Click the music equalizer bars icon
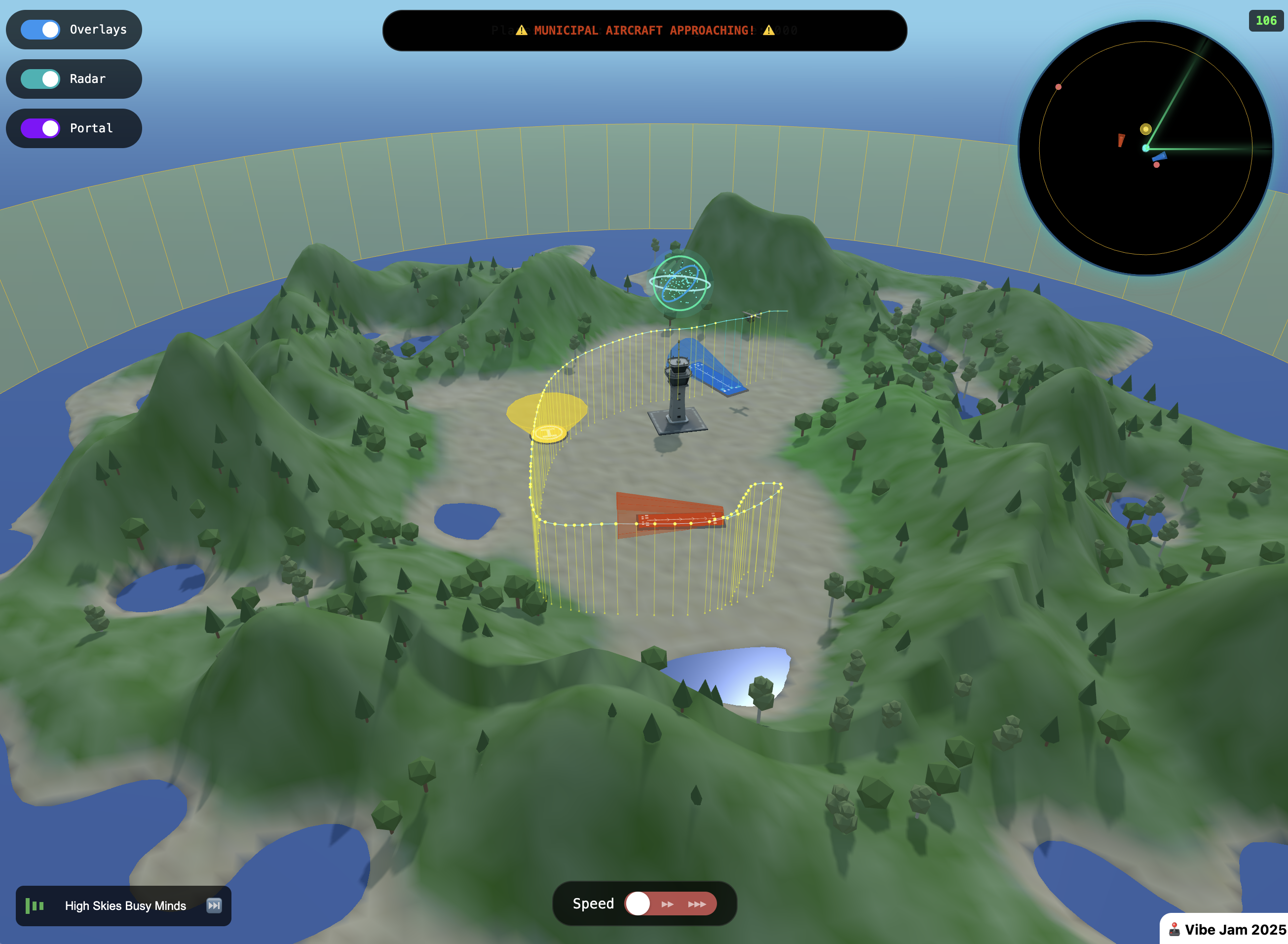Viewport: 1288px width, 944px height. pyautogui.click(x=35, y=905)
